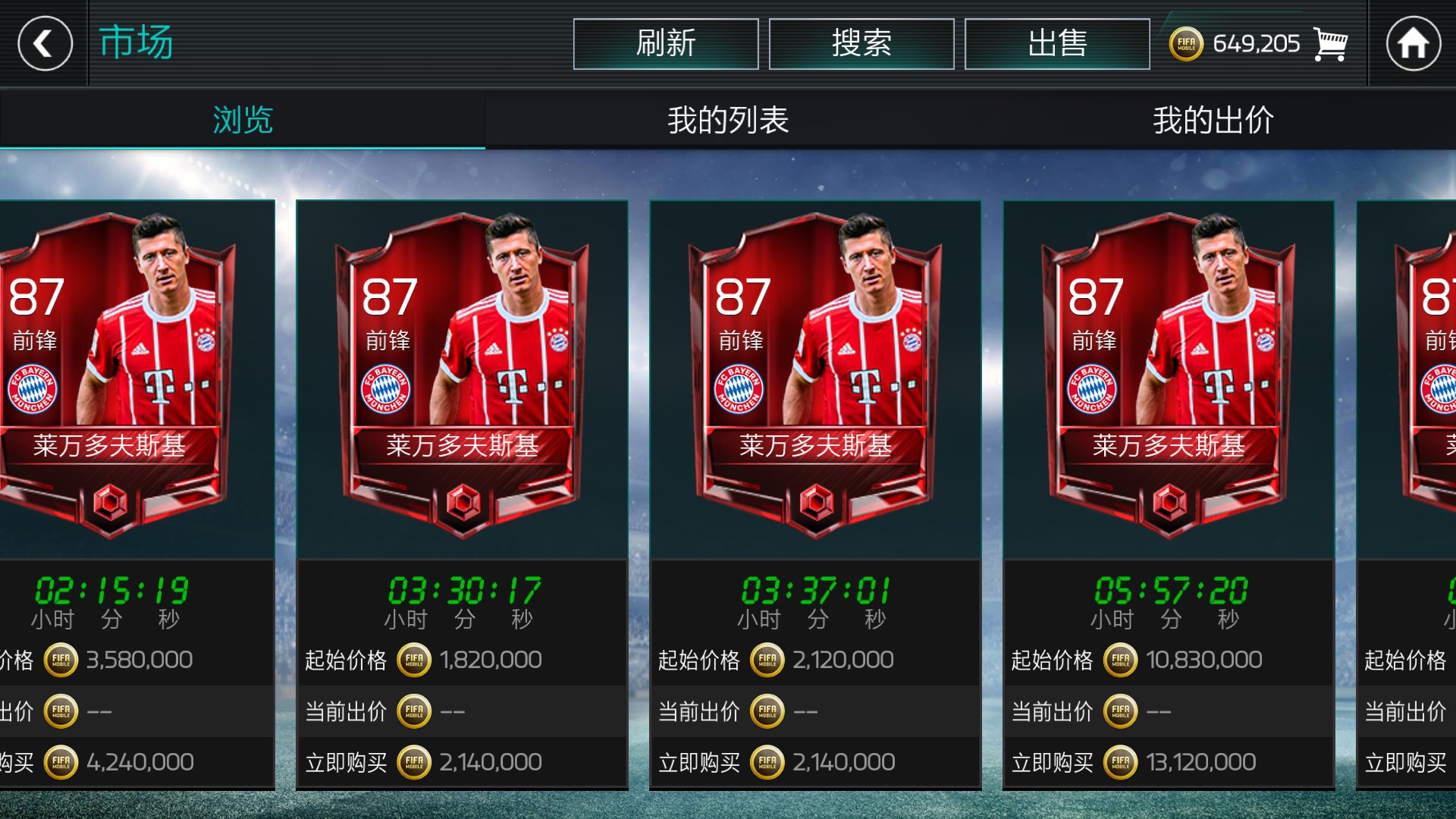Viewport: 1456px width, 819px height.
Task: Click the 搜索 button to search the market
Action: point(862,43)
